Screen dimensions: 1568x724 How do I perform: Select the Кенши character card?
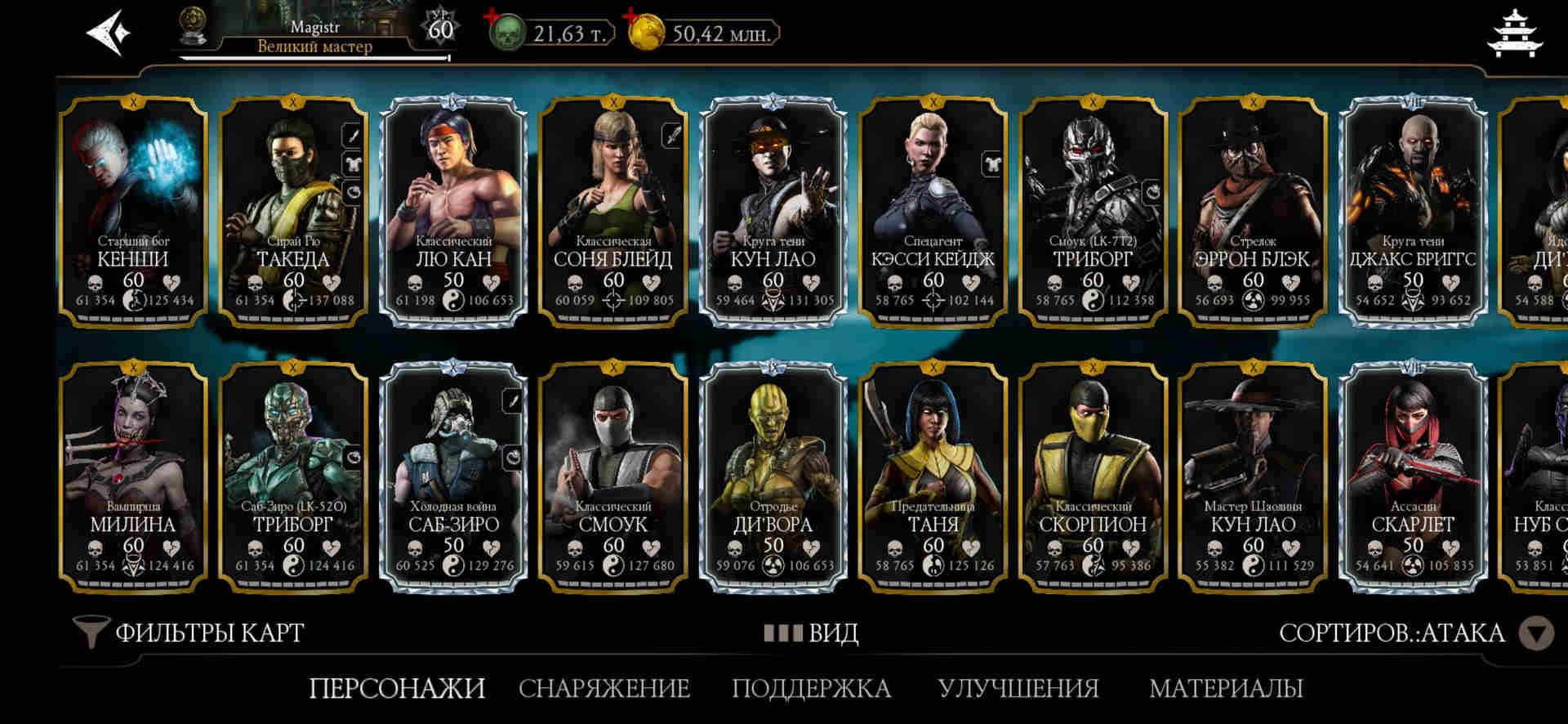tap(133, 211)
